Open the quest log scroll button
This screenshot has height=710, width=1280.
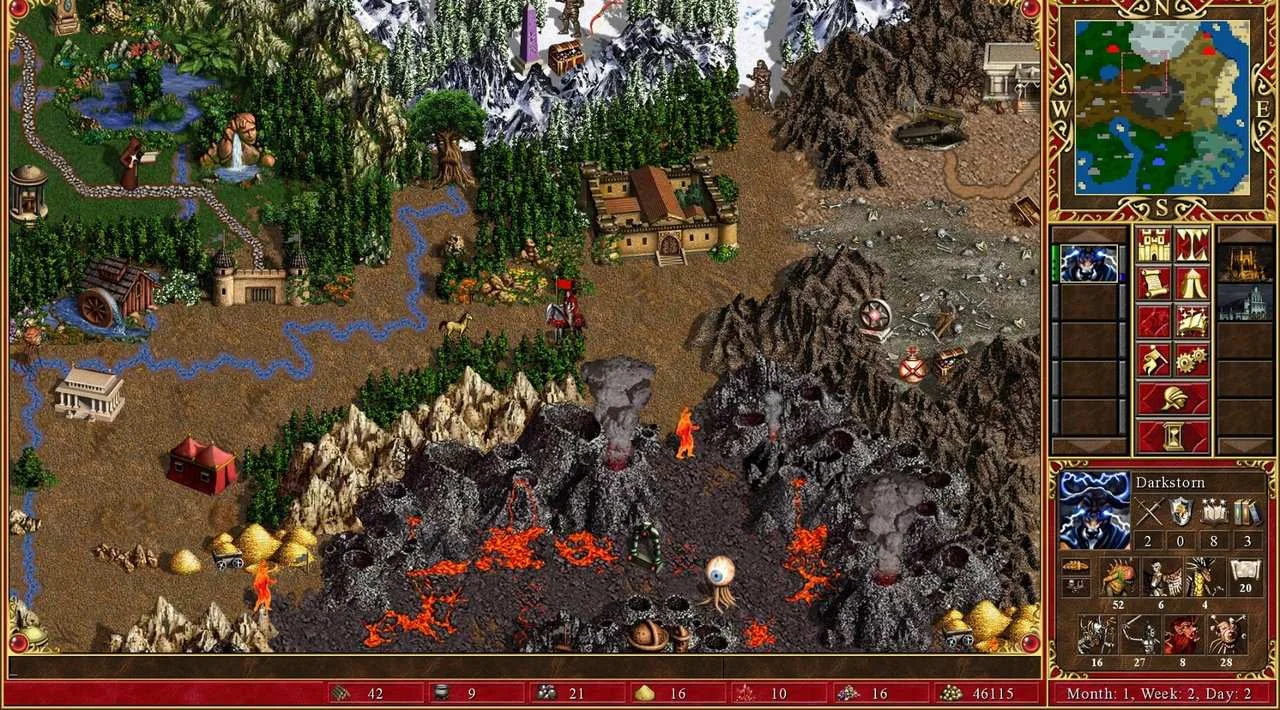pyautogui.click(x=1153, y=284)
